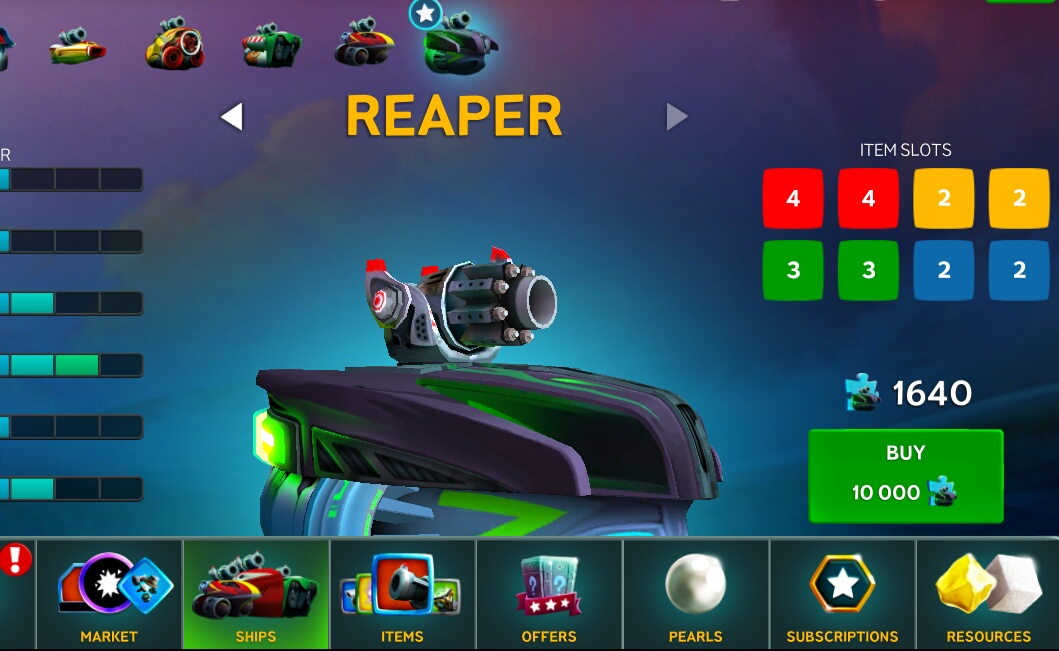This screenshot has height=651, width=1059.
Task: View the Subscriptions tab
Action: click(842, 594)
